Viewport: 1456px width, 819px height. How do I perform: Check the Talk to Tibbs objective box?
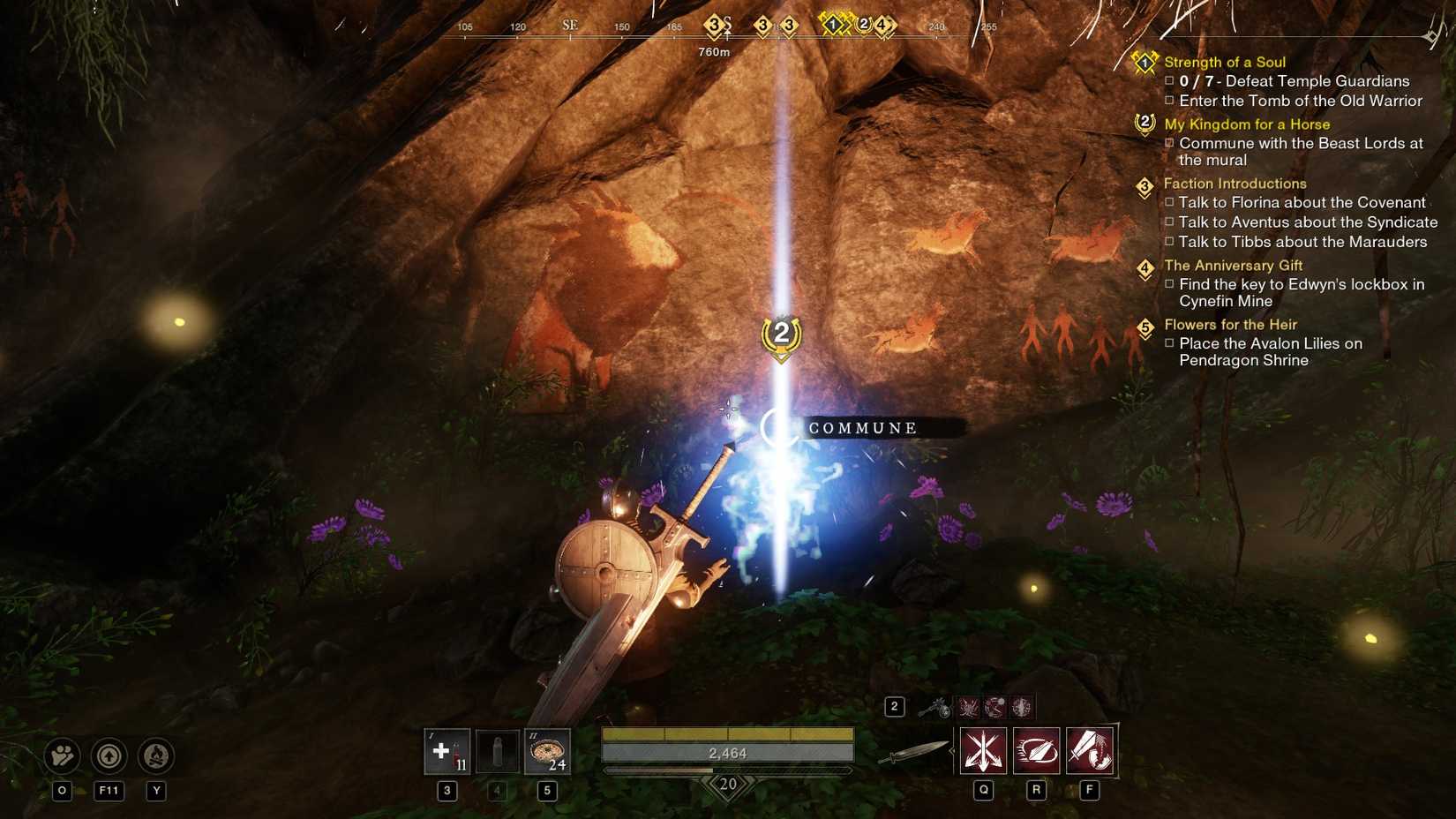[x=1171, y=242]
